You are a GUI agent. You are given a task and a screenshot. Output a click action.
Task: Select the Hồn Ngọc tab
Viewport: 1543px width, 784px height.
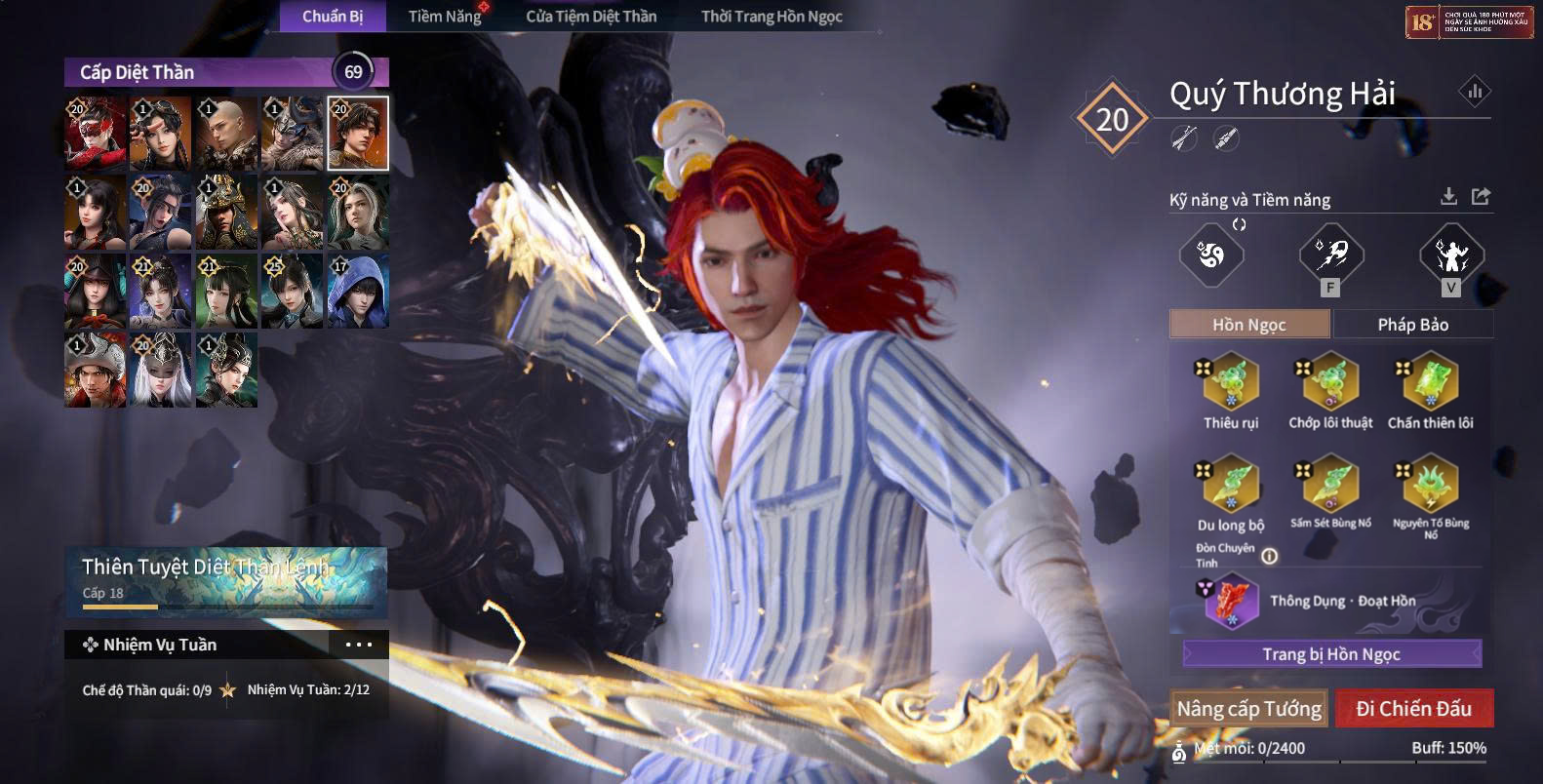pos(1248,325)
